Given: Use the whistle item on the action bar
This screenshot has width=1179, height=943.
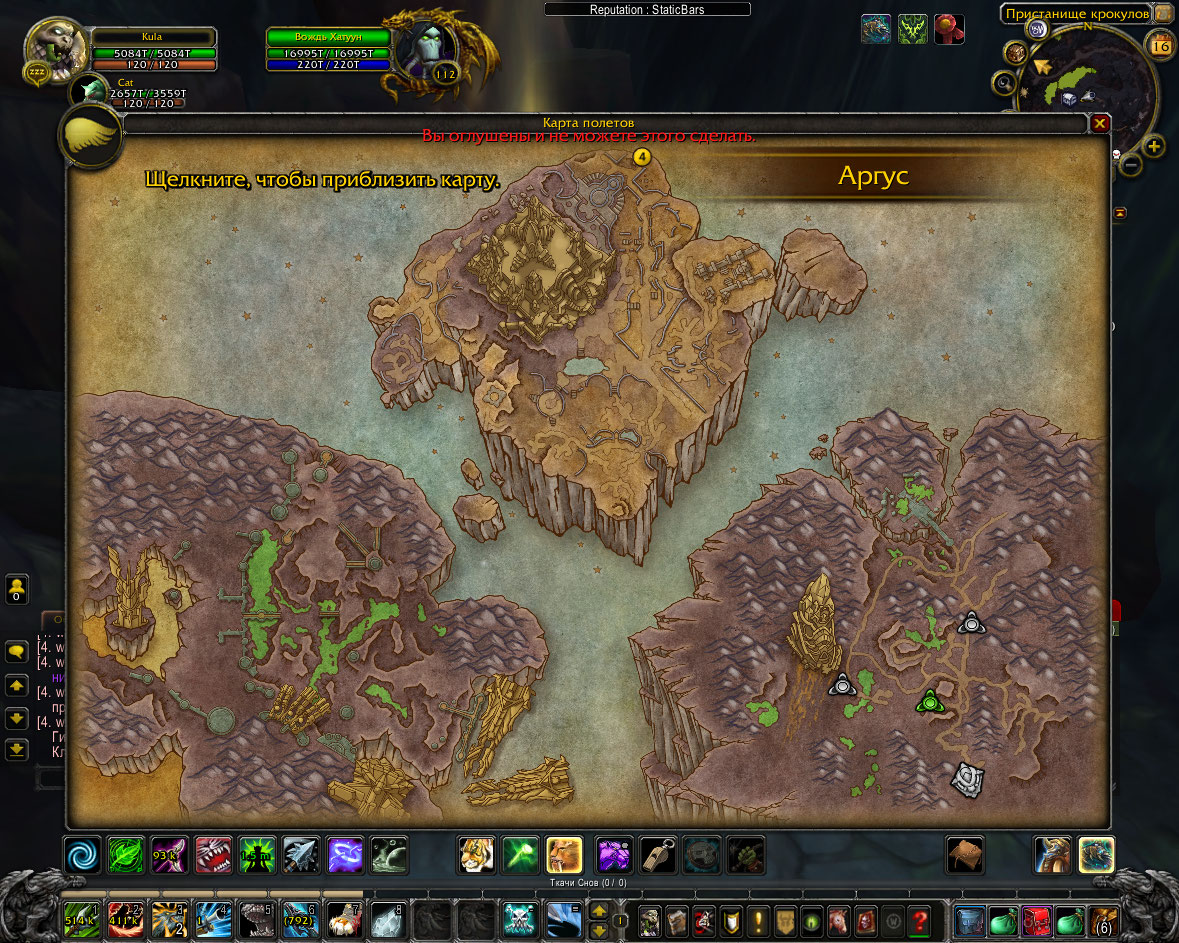Looking at the screenshot, I should [x=658, y=855].
